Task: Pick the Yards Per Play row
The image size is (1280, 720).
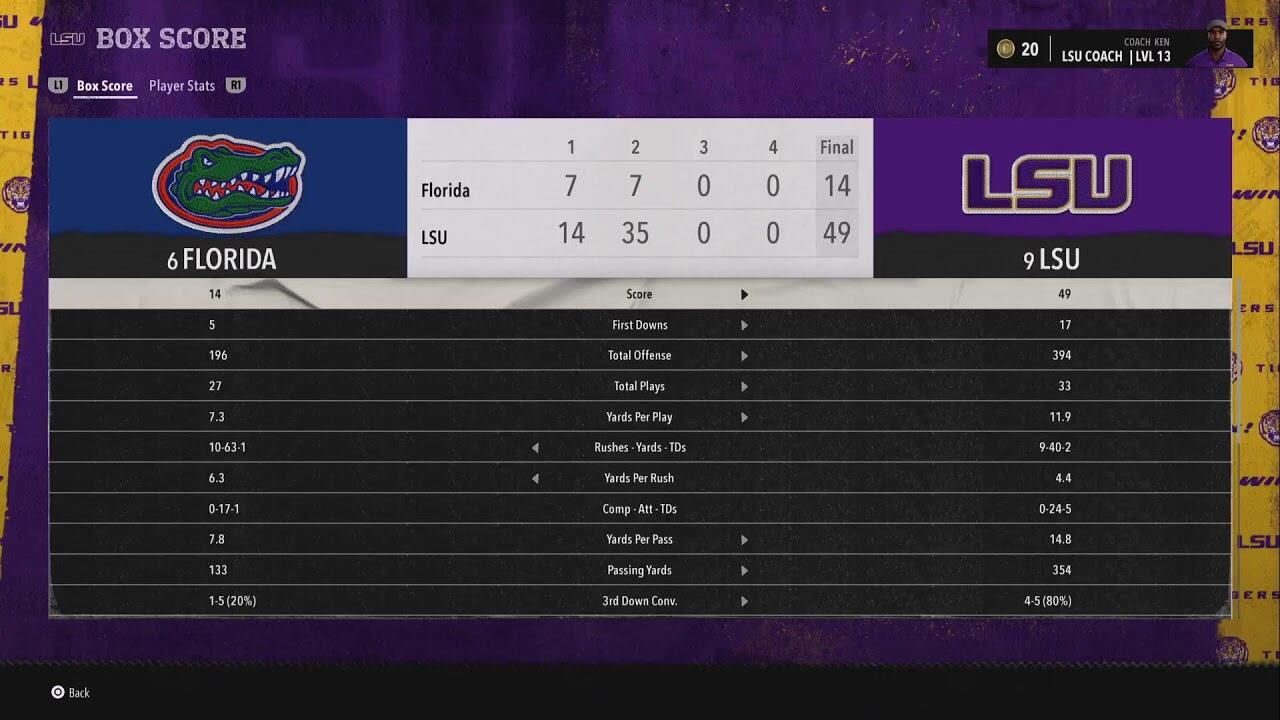Action: coord(639,417)
